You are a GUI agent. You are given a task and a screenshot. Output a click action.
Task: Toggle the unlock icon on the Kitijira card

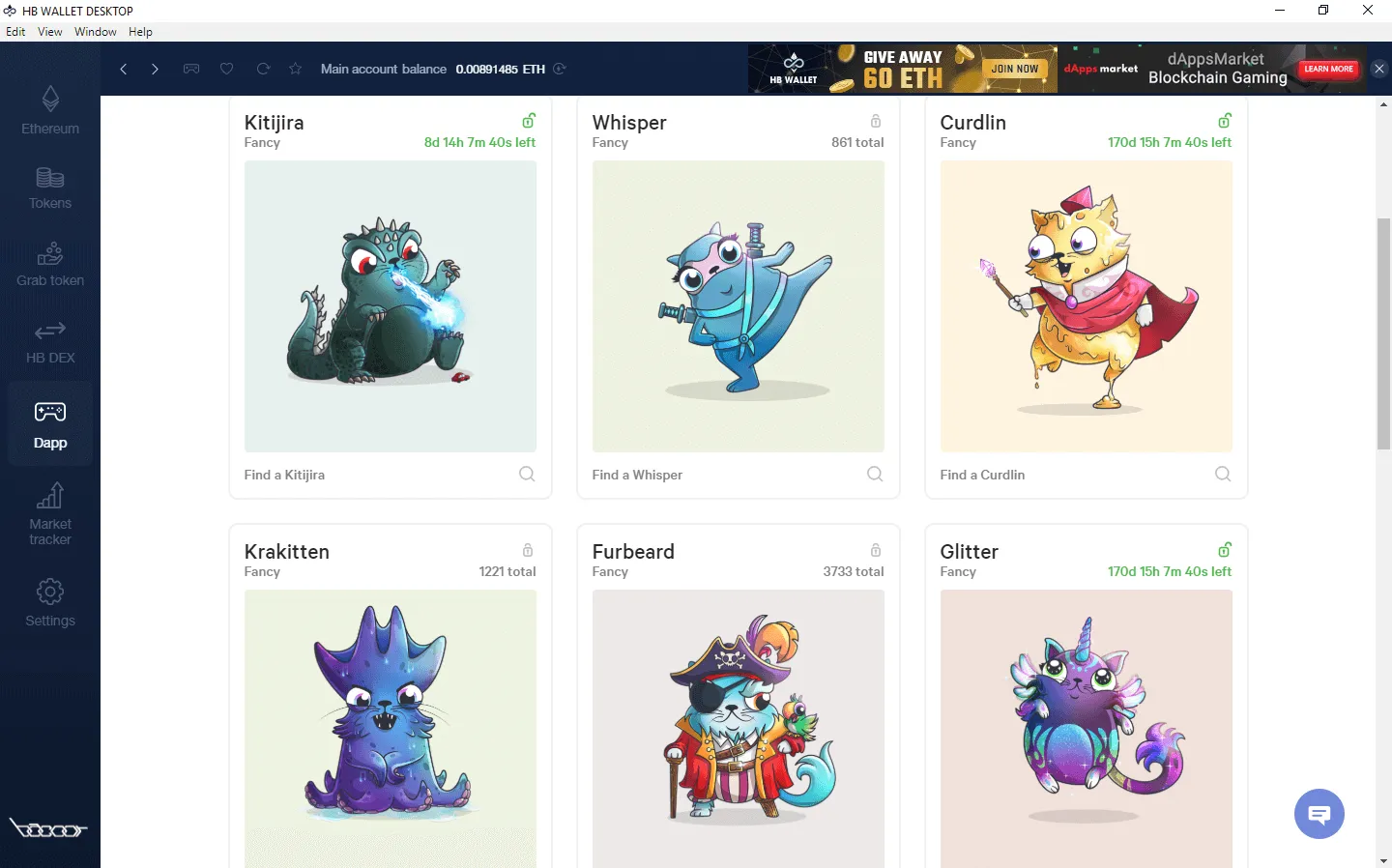pos(528,119)
